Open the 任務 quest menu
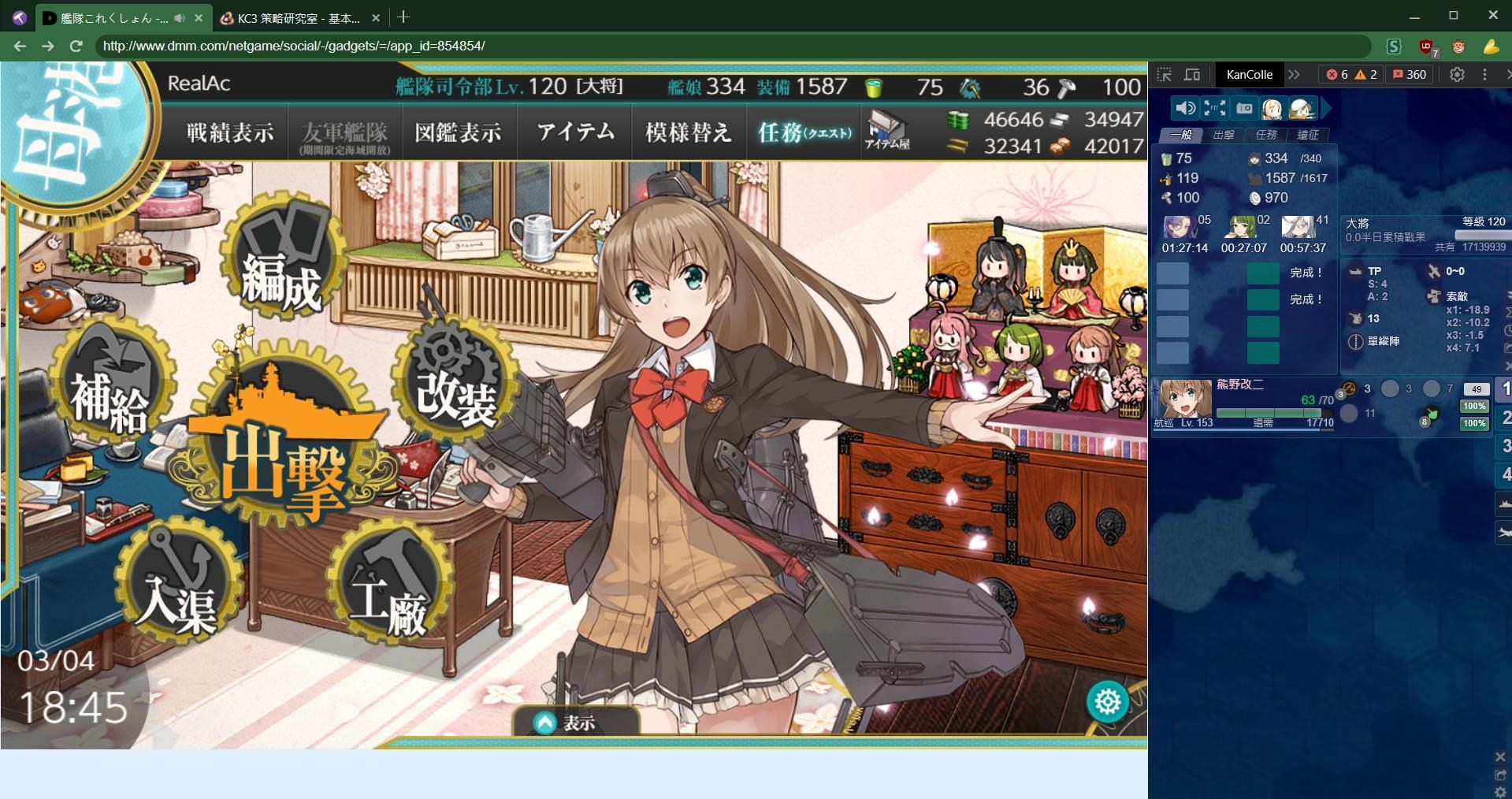The height and width of the screenshot is (799, 1512). (802, 131)
